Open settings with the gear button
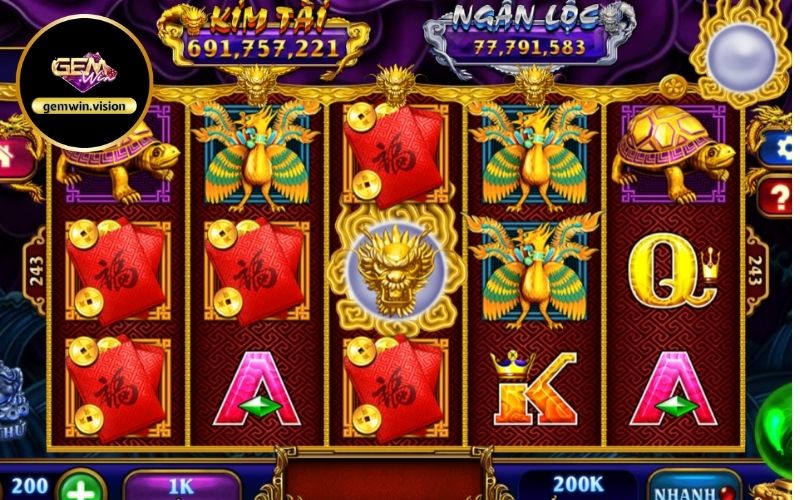The width and height of the screenshot is (800, 500). coord(777,150)
